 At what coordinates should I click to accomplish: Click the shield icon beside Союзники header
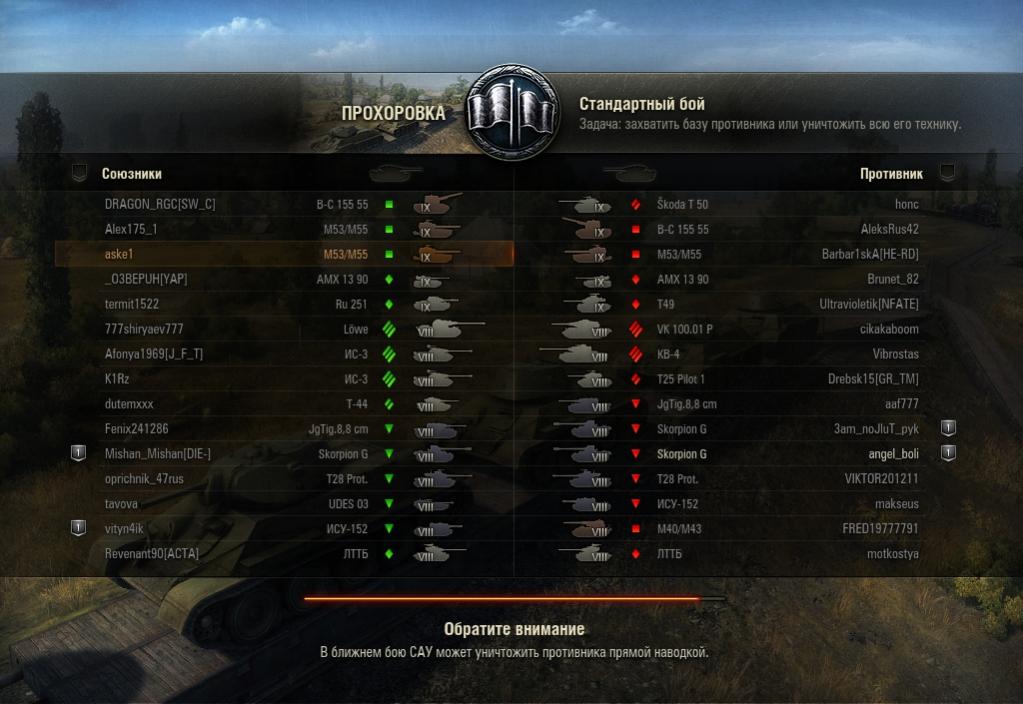coord(79,173)
